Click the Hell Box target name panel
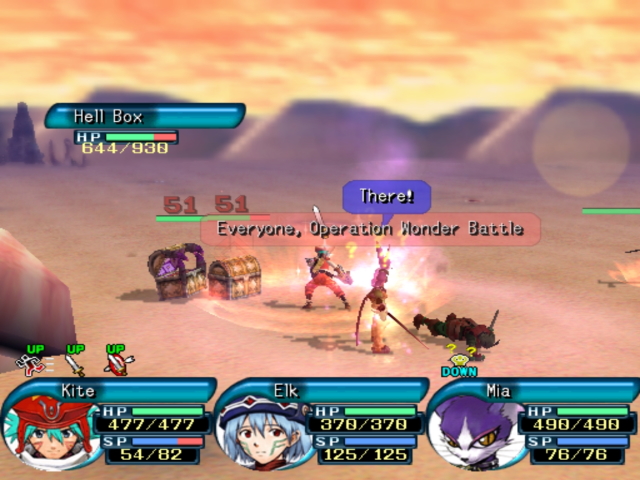Image resolution: width=640 pixels, height=480 pixels. point(143,117)
